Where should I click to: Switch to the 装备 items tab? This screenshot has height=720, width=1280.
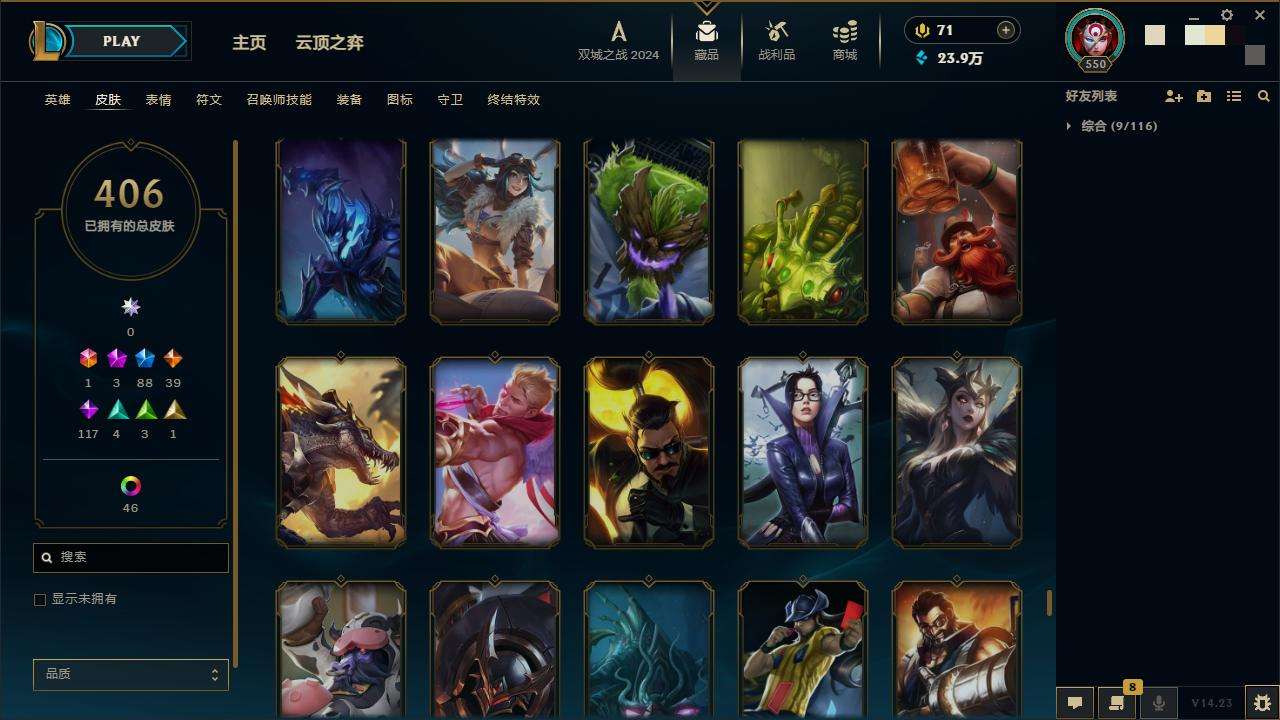(x=349, y=100)
